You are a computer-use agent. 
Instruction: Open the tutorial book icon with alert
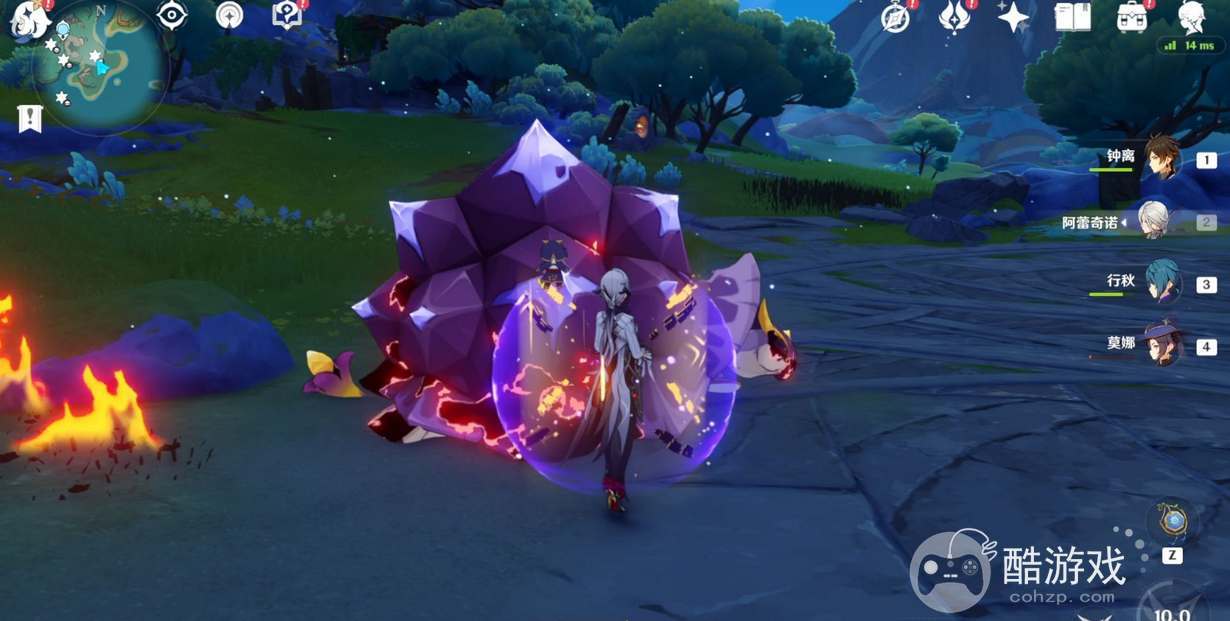point(287,15)
